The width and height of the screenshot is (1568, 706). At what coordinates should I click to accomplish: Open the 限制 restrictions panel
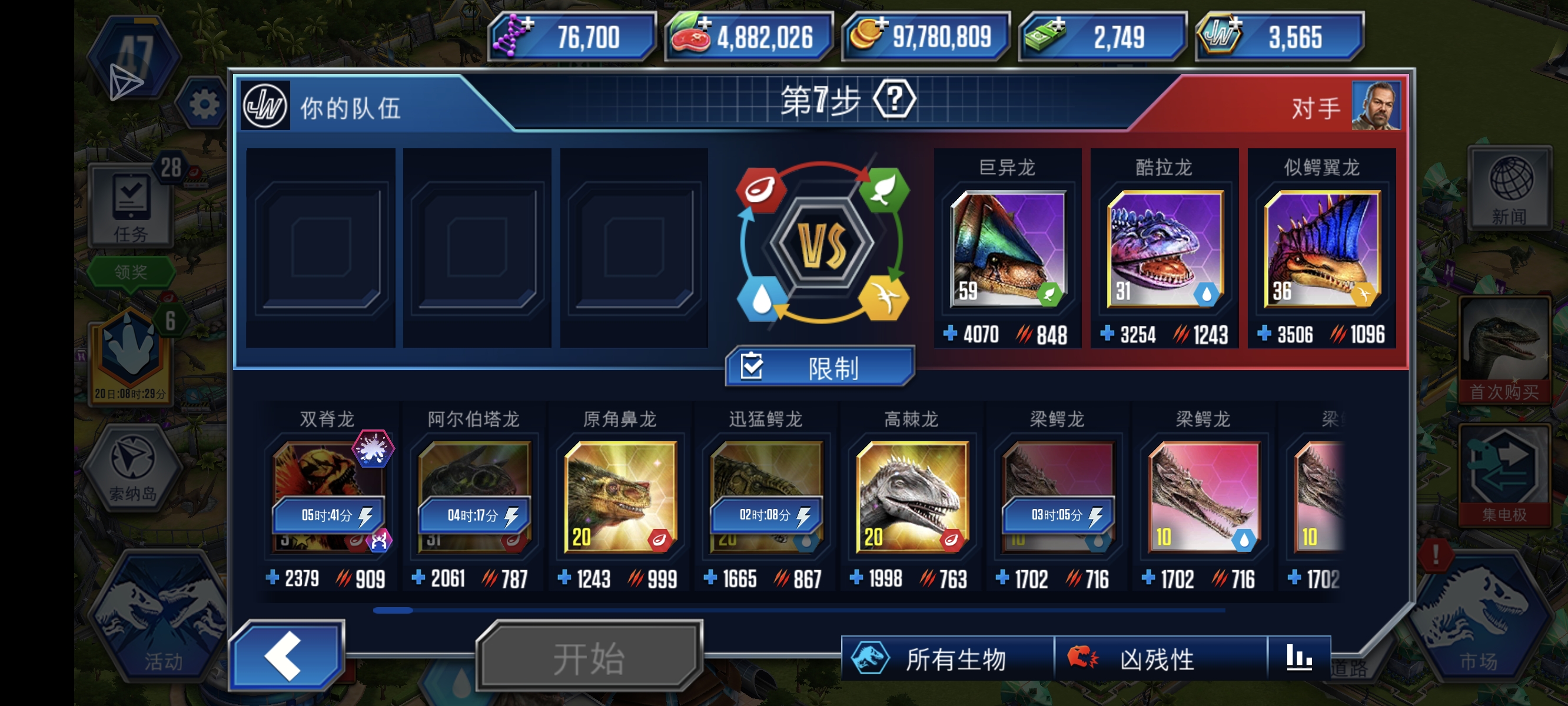click(819, 367)
